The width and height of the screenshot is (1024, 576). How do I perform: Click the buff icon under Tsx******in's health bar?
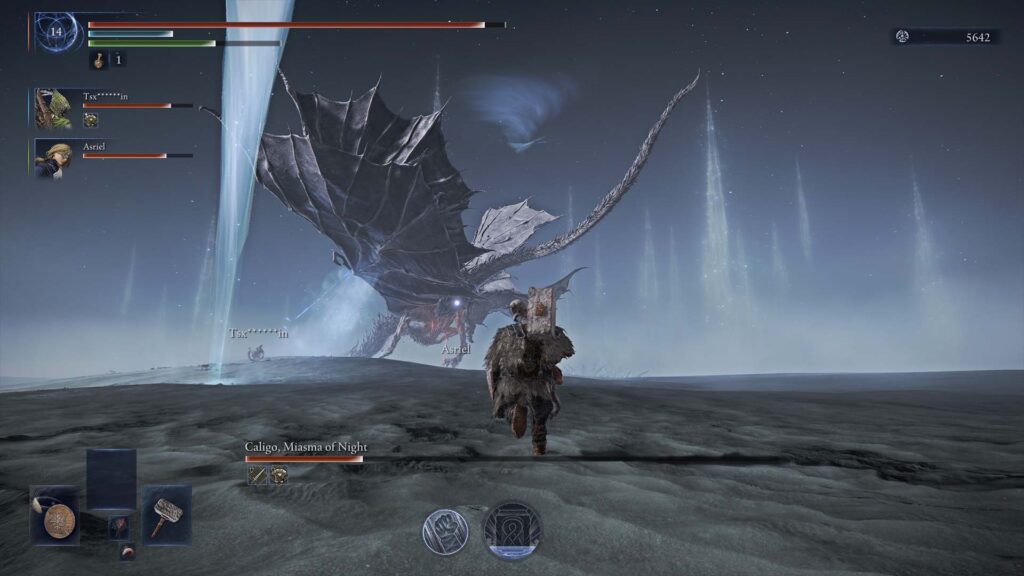click(91, 120)
